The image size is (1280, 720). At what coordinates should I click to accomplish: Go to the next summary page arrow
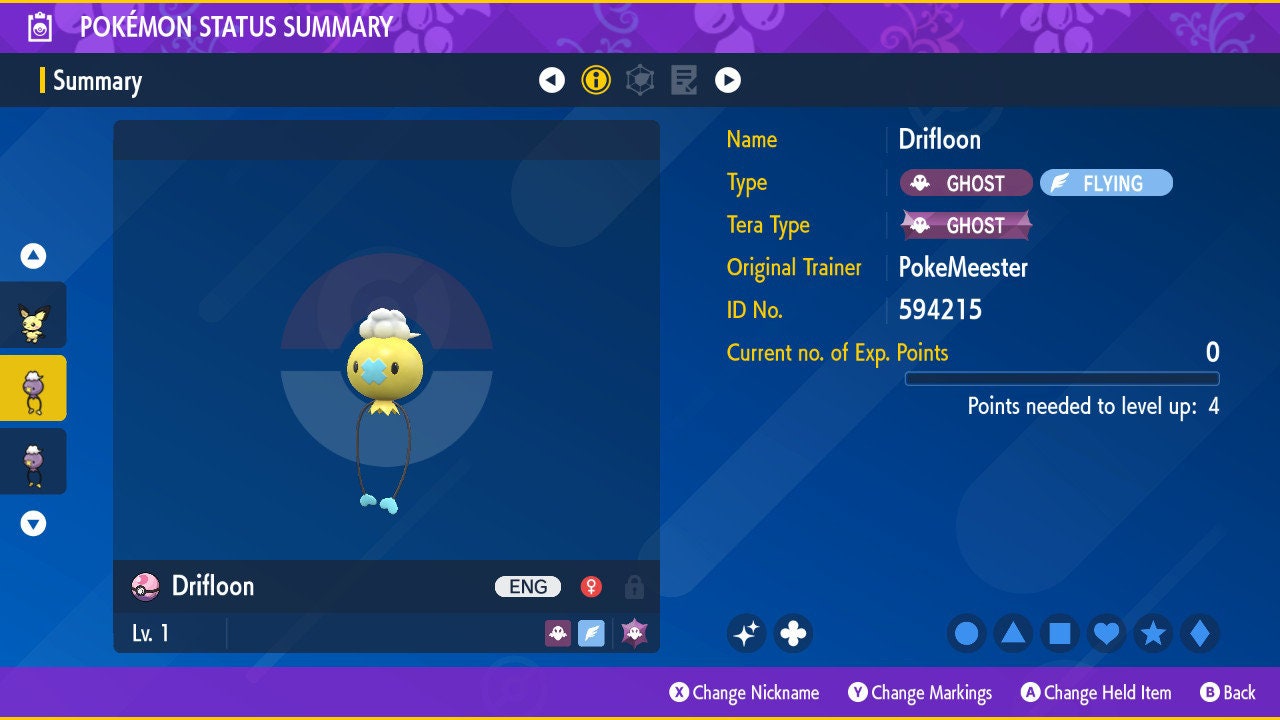[728, 80]
